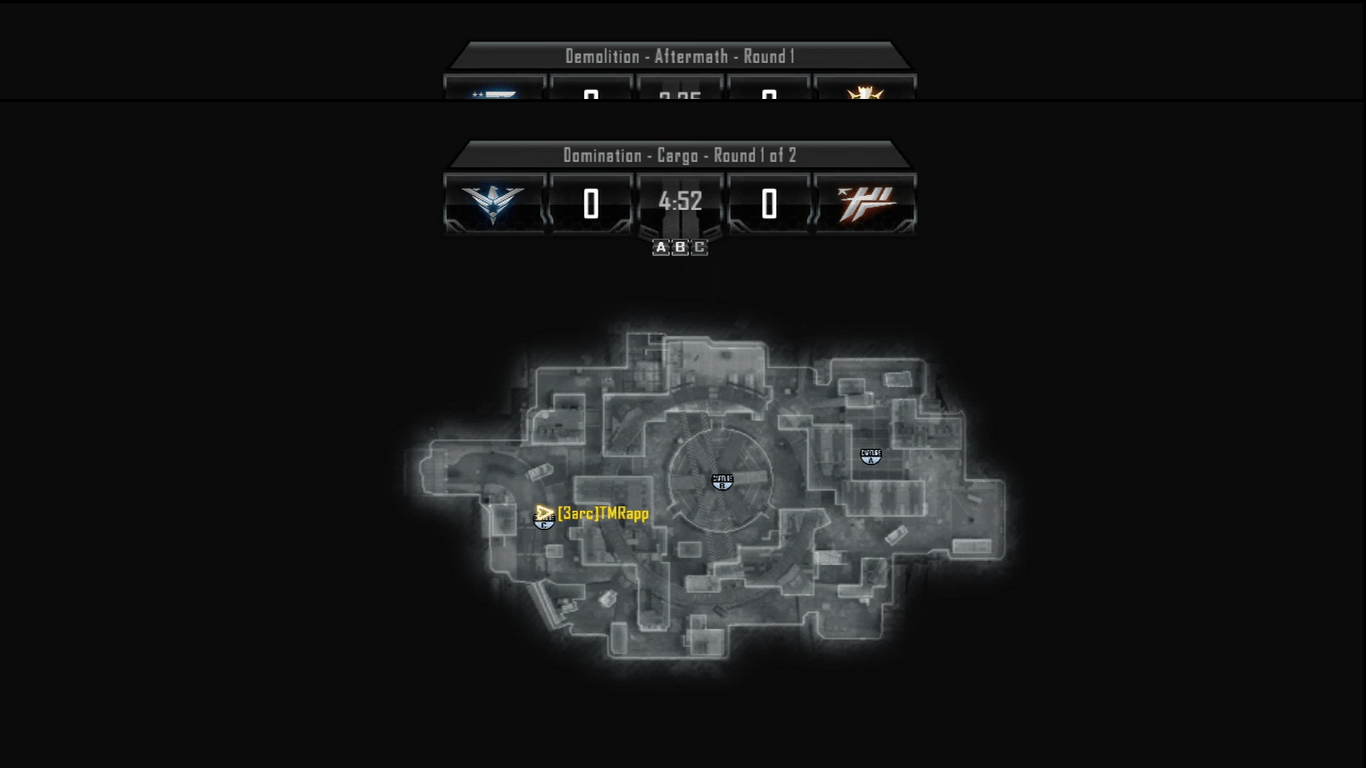1366x768 pixels.
Task: Click the 4:52 match timer display
Action: tap(679, 201)
